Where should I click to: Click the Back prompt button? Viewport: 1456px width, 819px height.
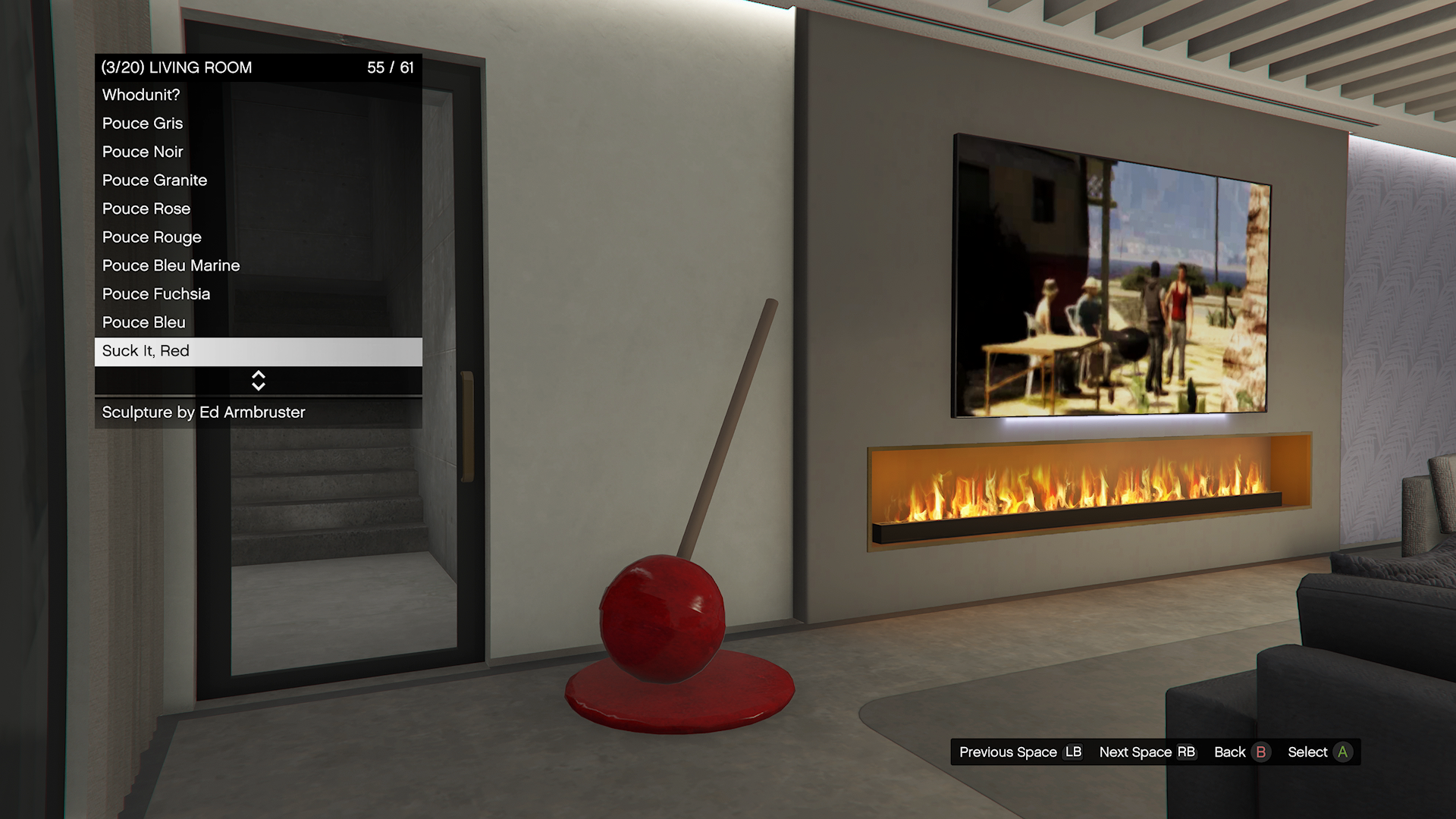pyautogui.click(x=1241, y=752)
